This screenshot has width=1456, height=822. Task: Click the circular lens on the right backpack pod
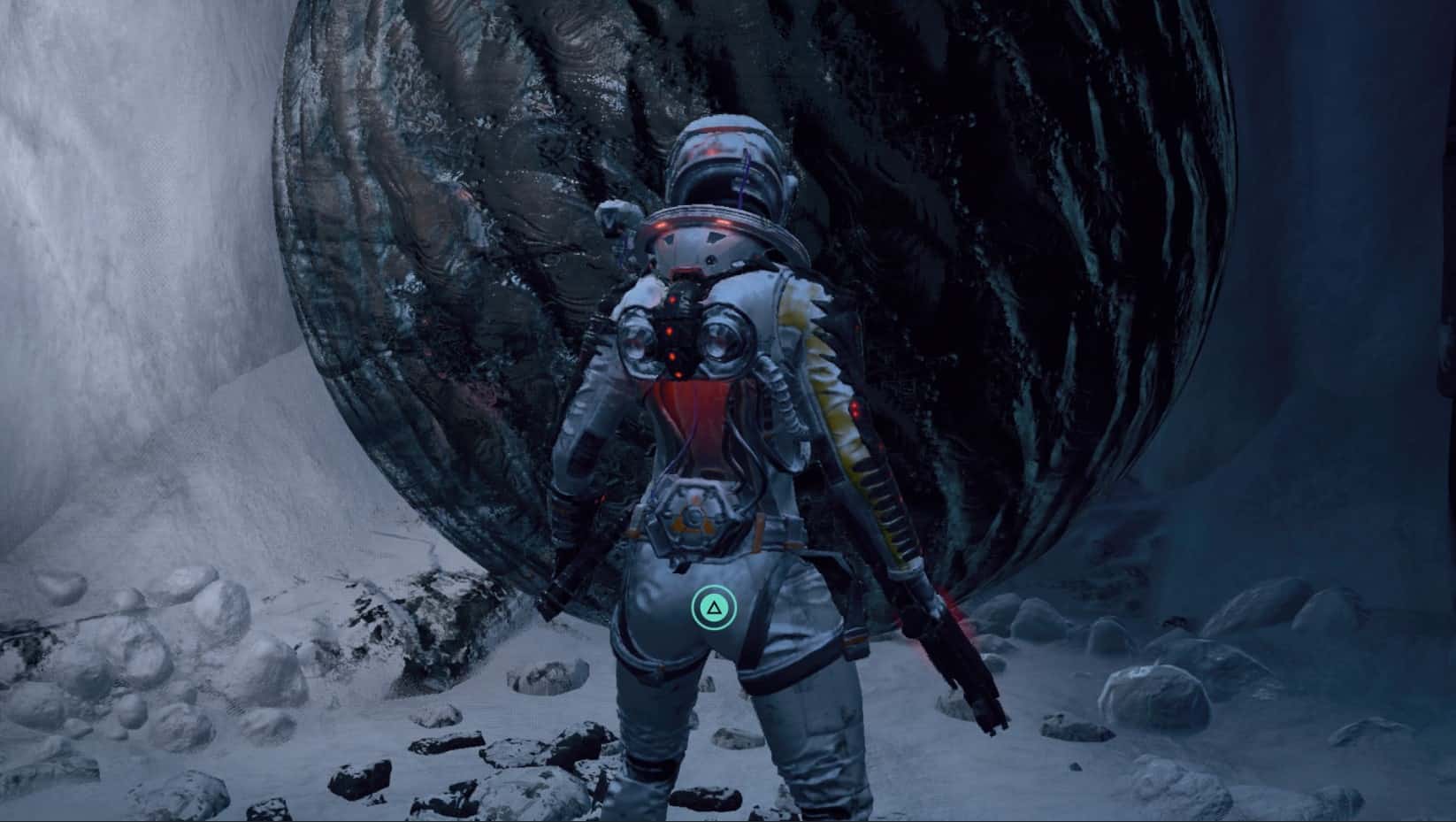725,341
